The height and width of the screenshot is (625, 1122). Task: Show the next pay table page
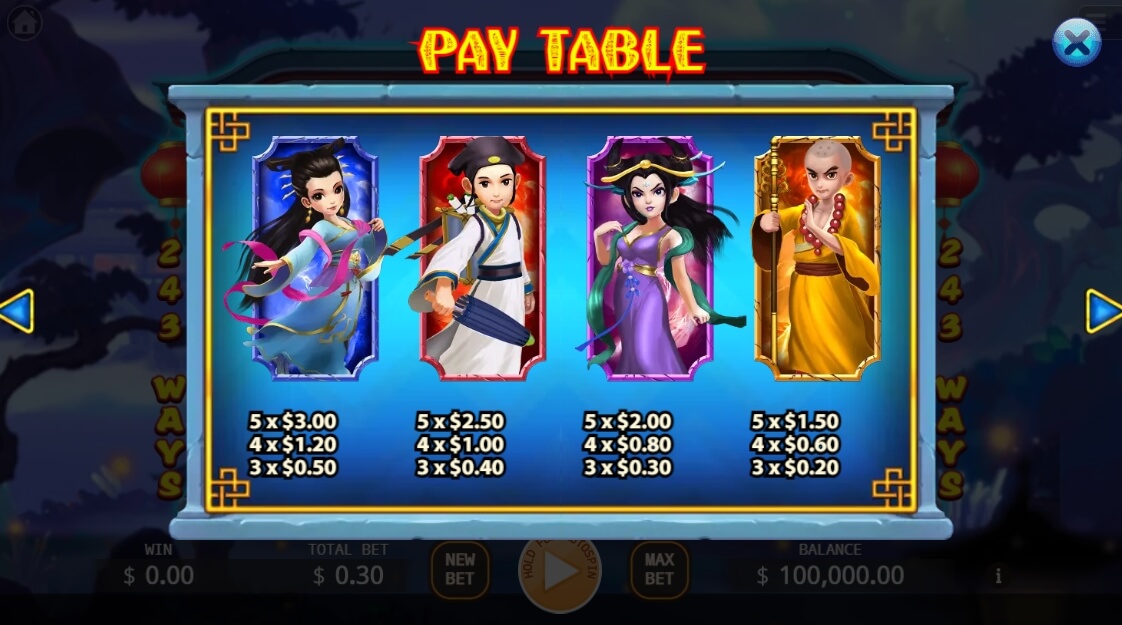coord(1103,311)
